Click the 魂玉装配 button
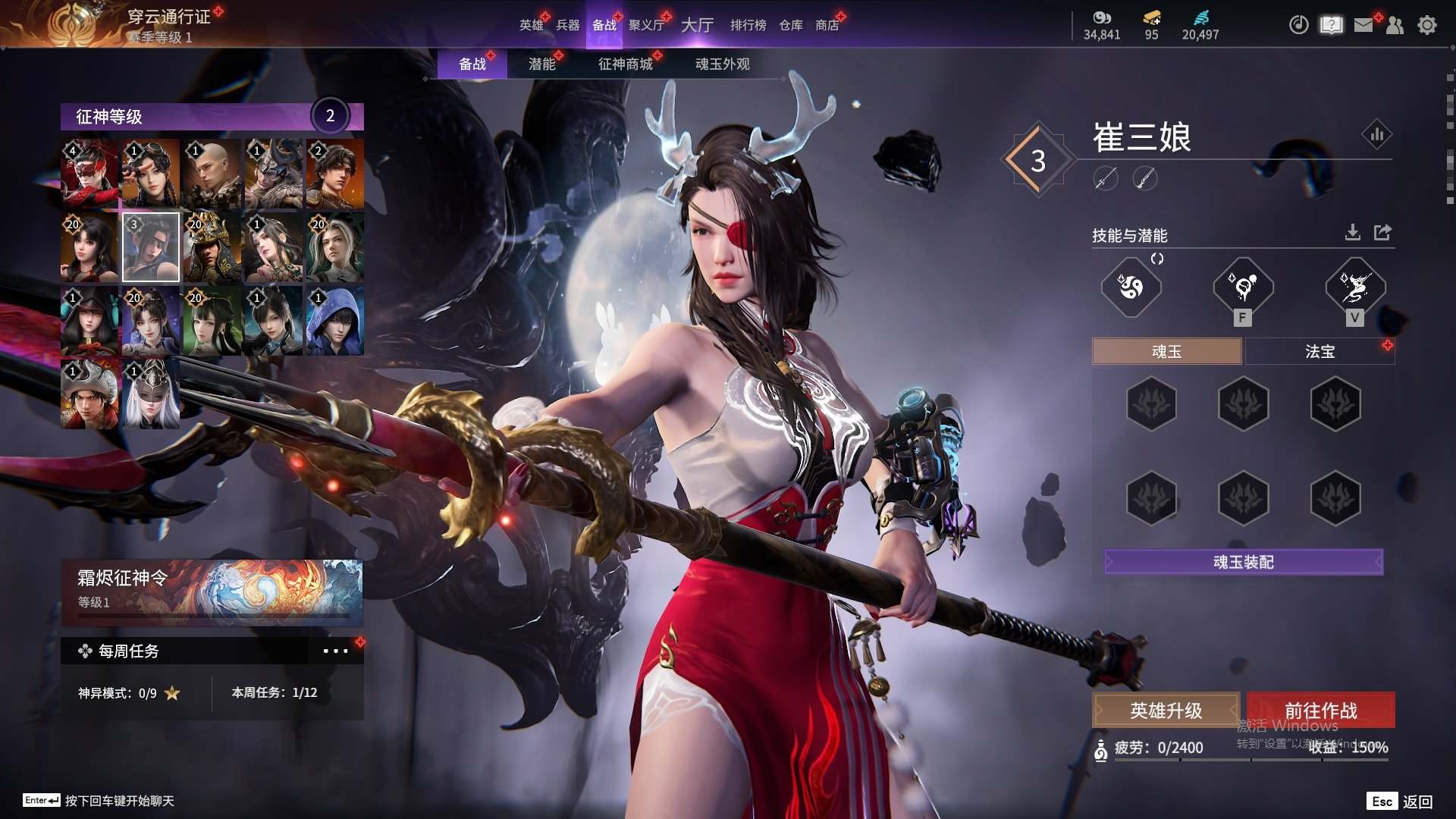Screen dimensions: 1456x819 coord(1244,562)
